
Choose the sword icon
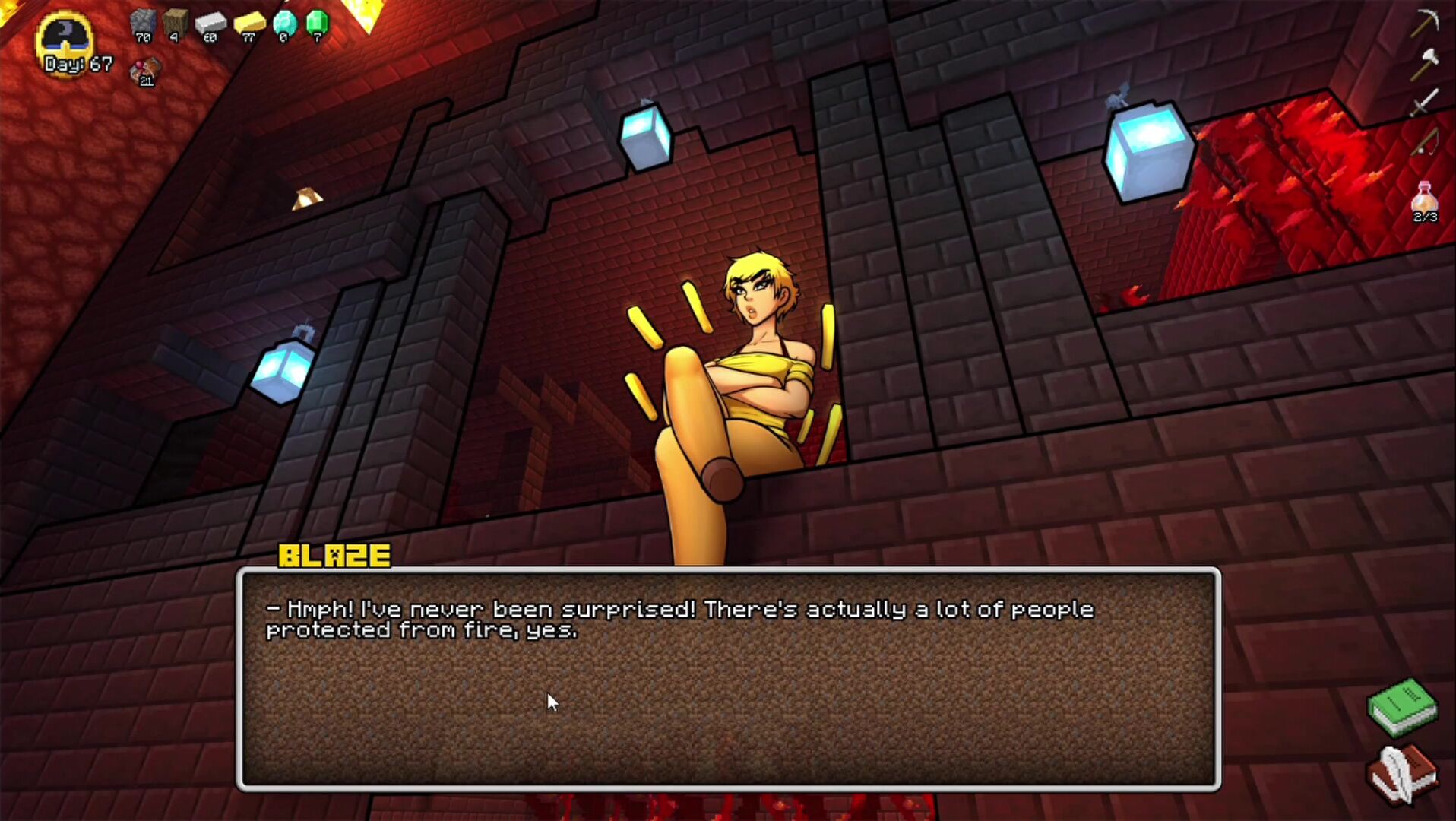click(1424, 103)
